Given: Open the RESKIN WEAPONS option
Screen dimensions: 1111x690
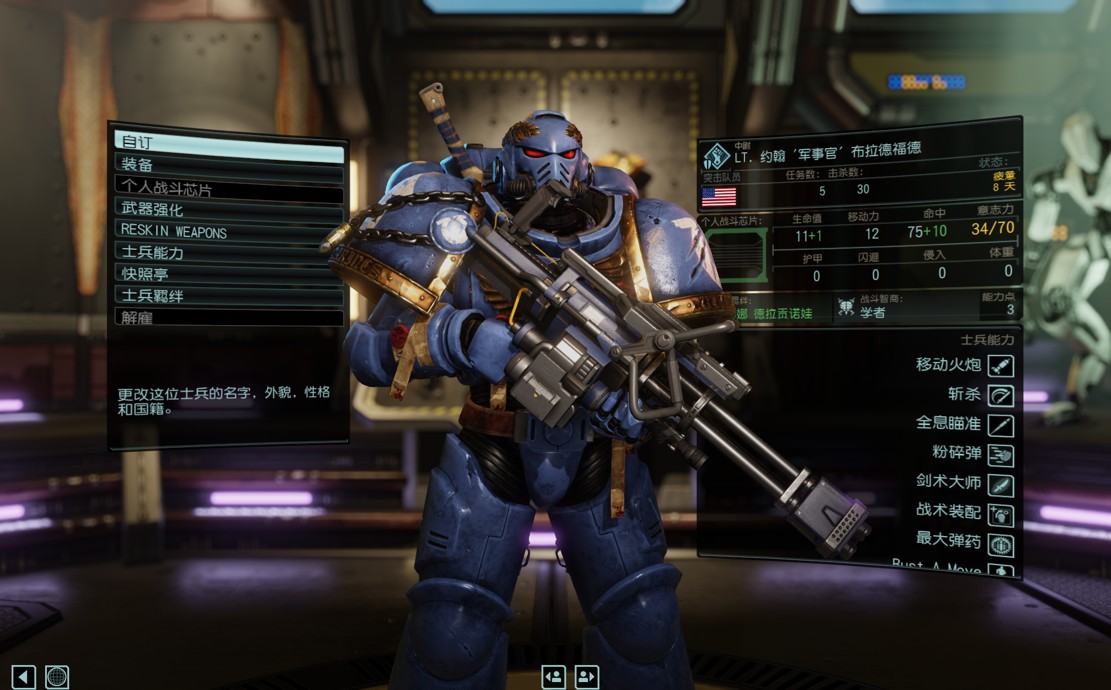Looking at the screenshot, I should [229, 231].
